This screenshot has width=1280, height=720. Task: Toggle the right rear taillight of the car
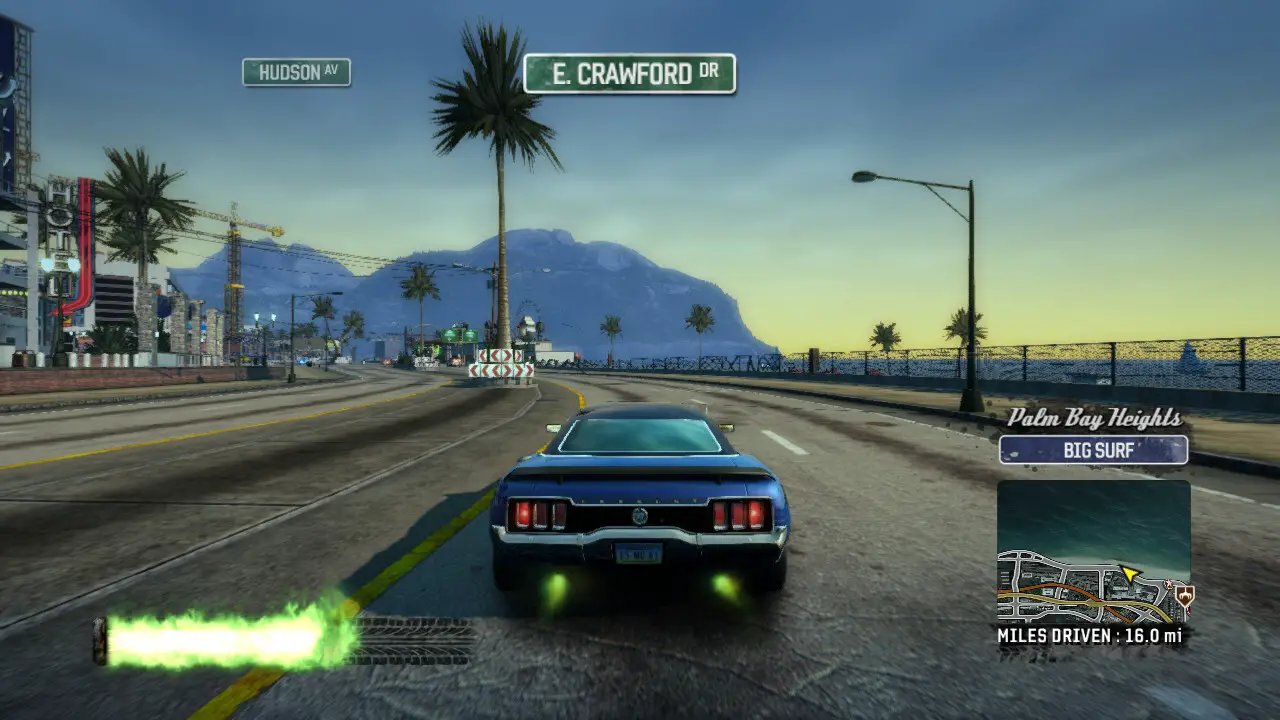[x=740, y=516]
